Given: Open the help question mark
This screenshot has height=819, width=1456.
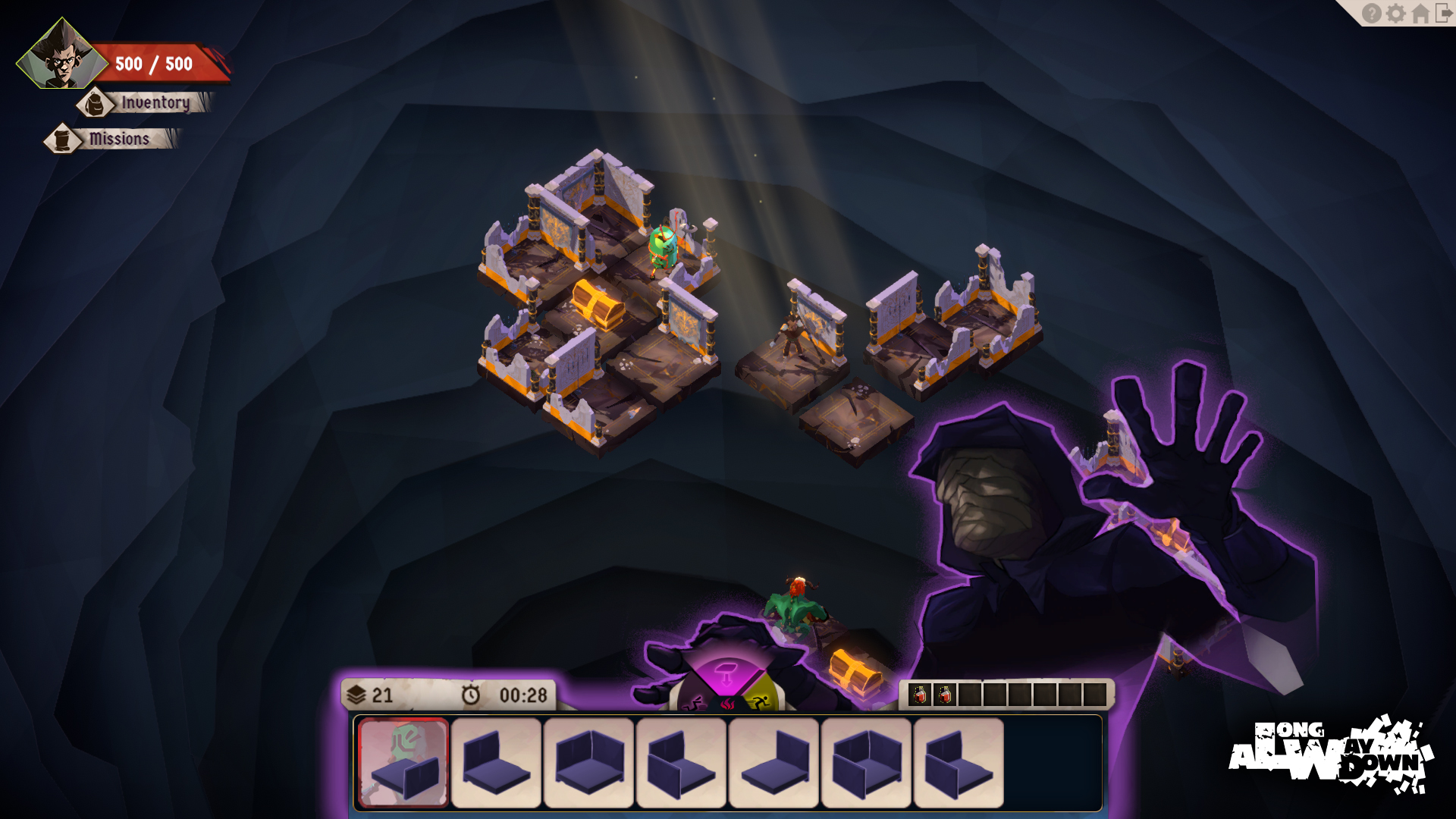Looking at the screenshot, I should pos(1371,14).
